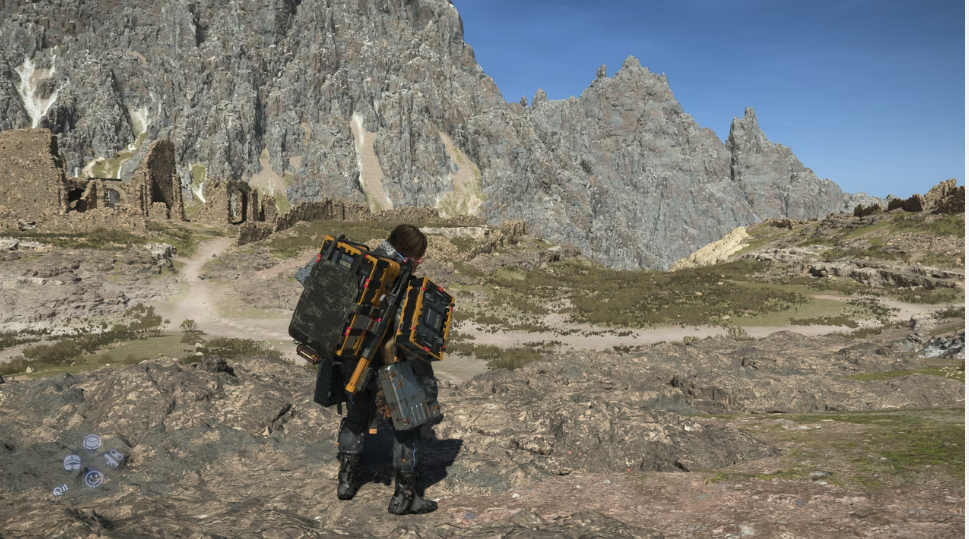This screenshot has height=539, width=969.
Task: Click the smiley face icon
Action: 93,479
